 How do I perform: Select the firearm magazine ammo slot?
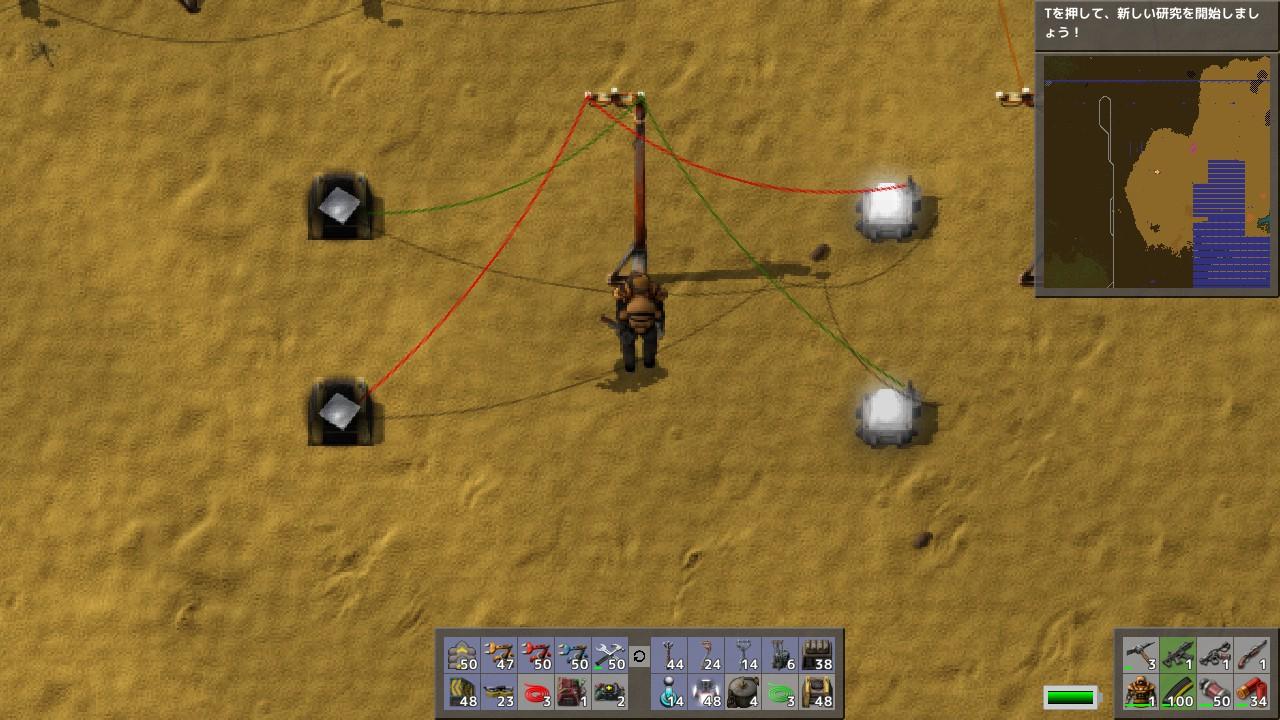1177,692
